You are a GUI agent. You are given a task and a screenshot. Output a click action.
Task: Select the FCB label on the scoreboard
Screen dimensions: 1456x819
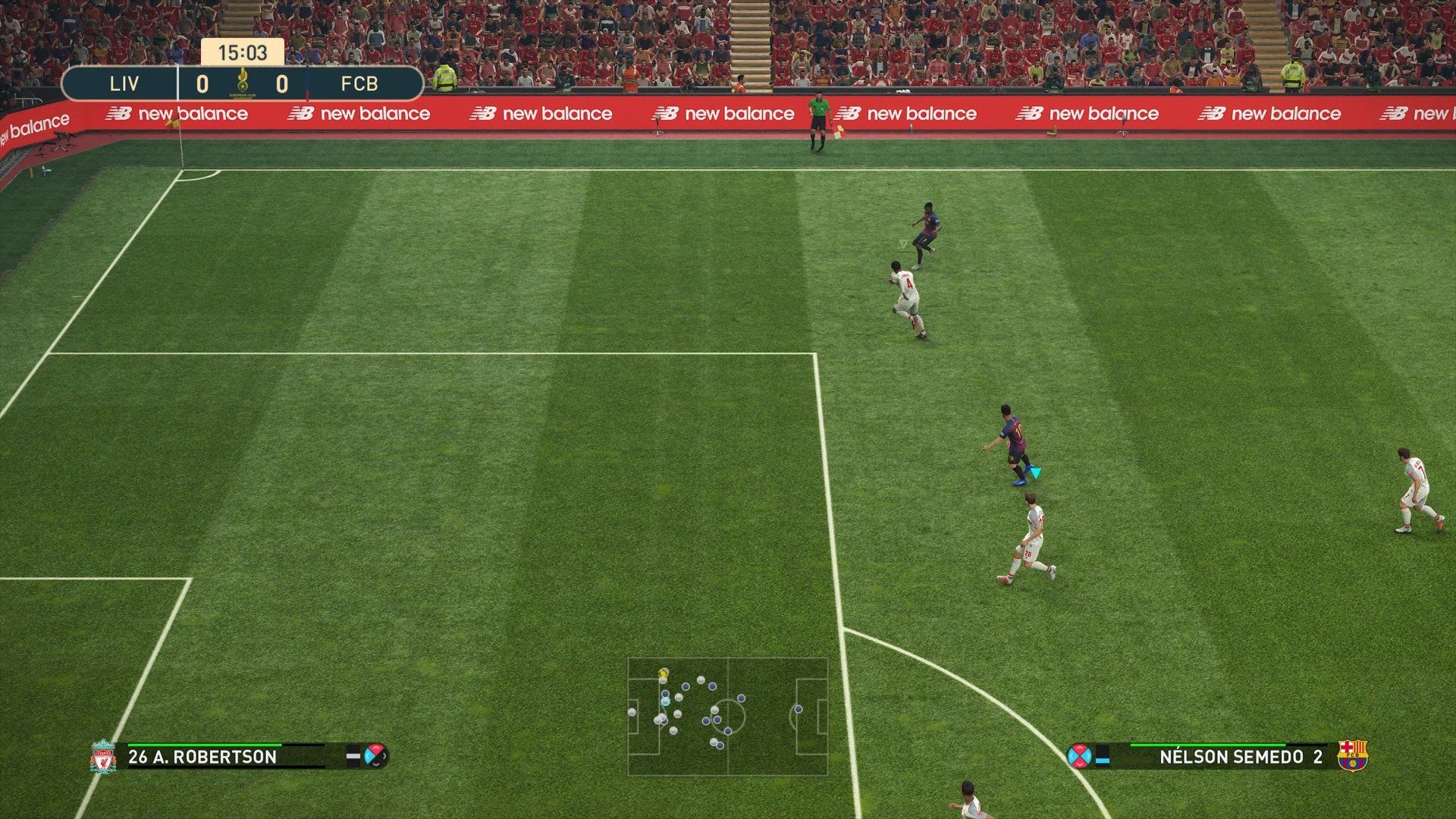coord(361,83)
